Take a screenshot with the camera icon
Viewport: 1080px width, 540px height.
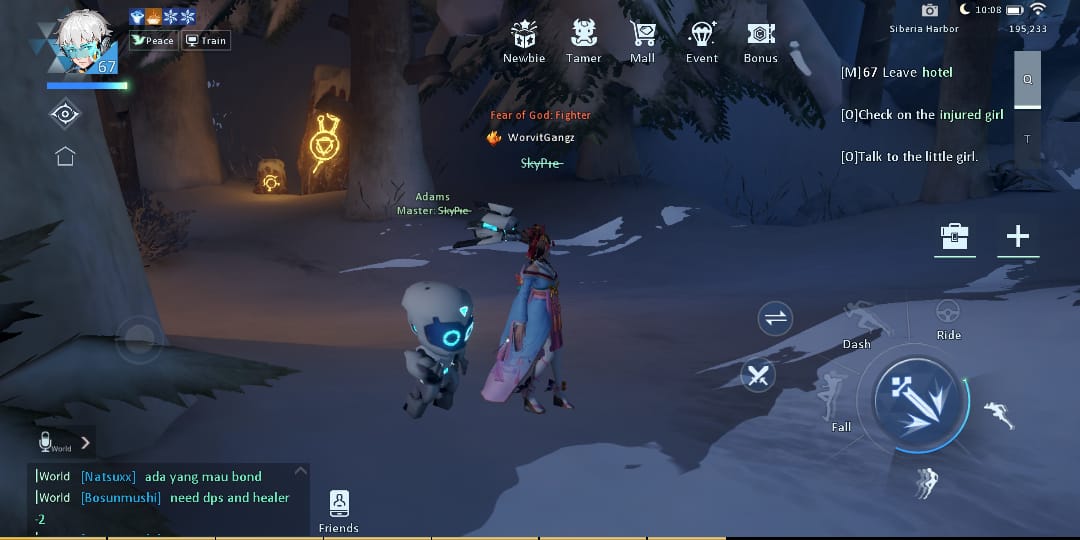point(930,10)
